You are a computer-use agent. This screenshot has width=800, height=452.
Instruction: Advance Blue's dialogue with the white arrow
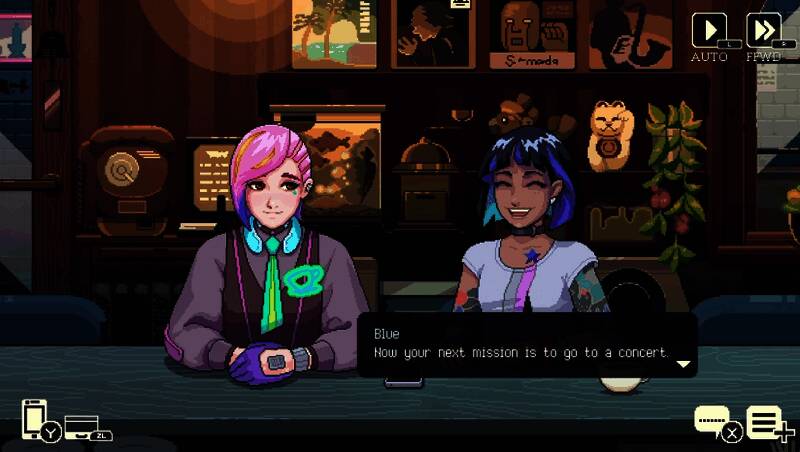pyautogui.click(x=684, y=364)
